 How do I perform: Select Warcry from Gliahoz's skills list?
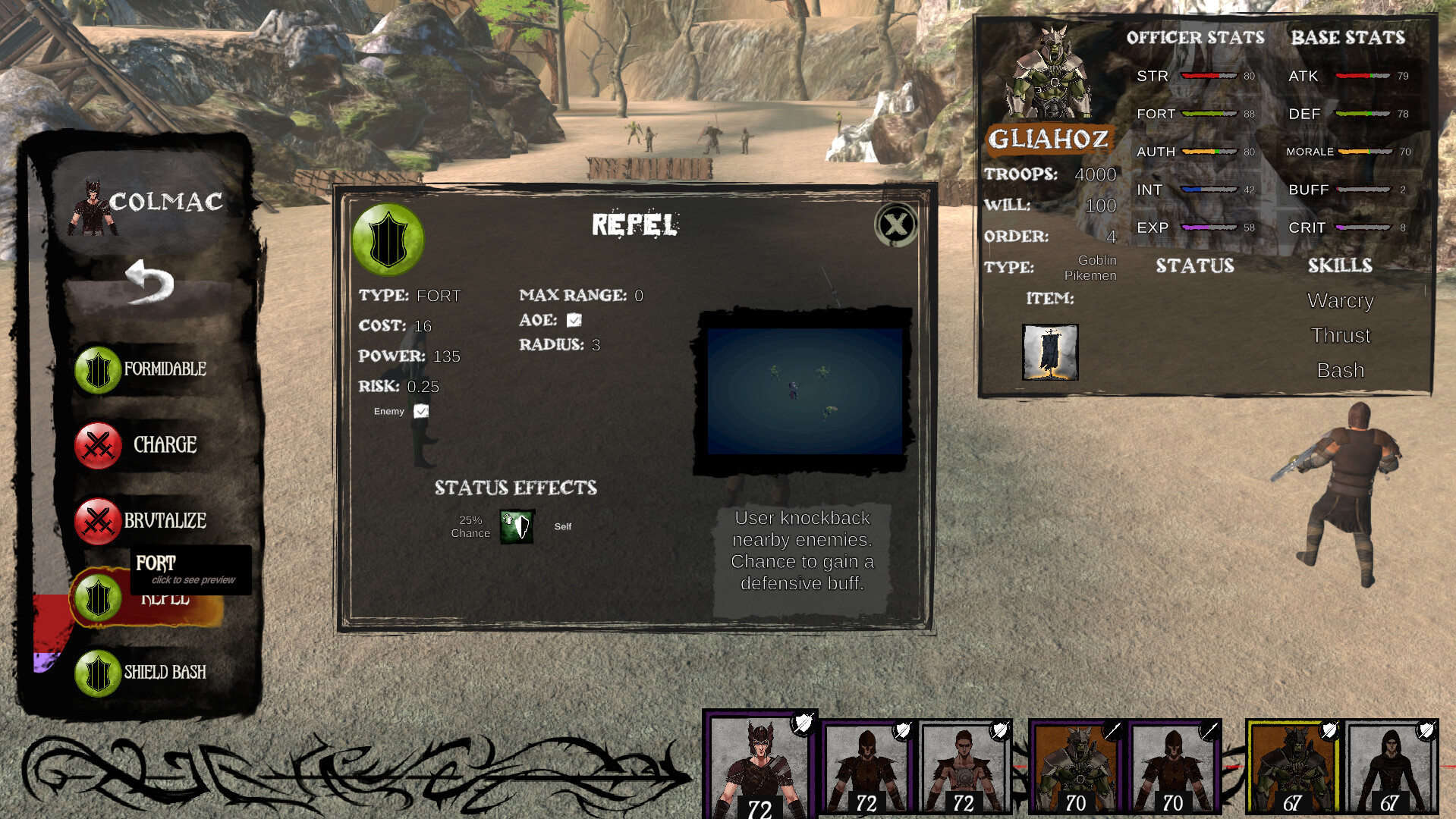click(1340, 301)
